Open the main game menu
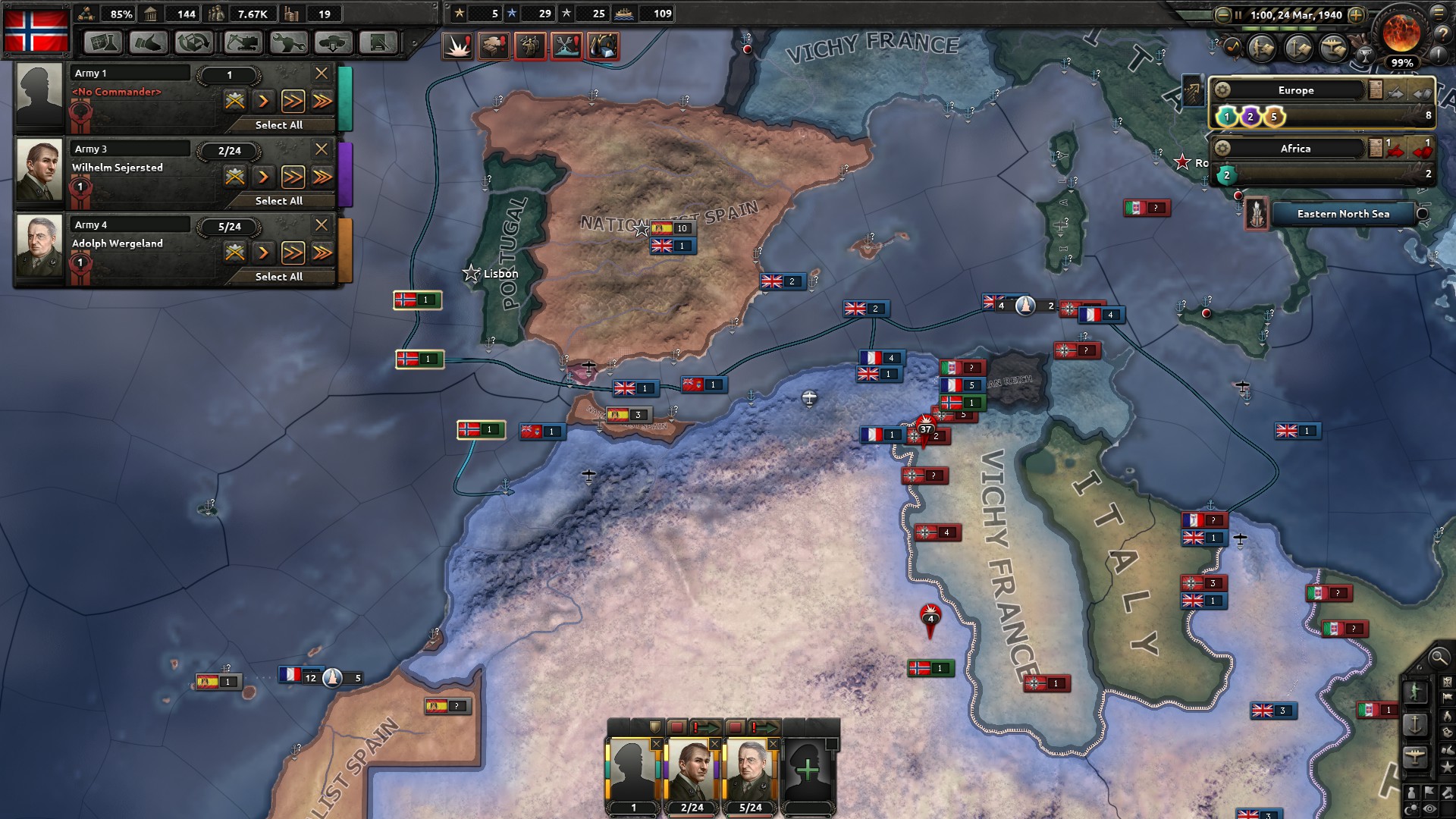1456x819 pixels. click(x=1437, y=14)
